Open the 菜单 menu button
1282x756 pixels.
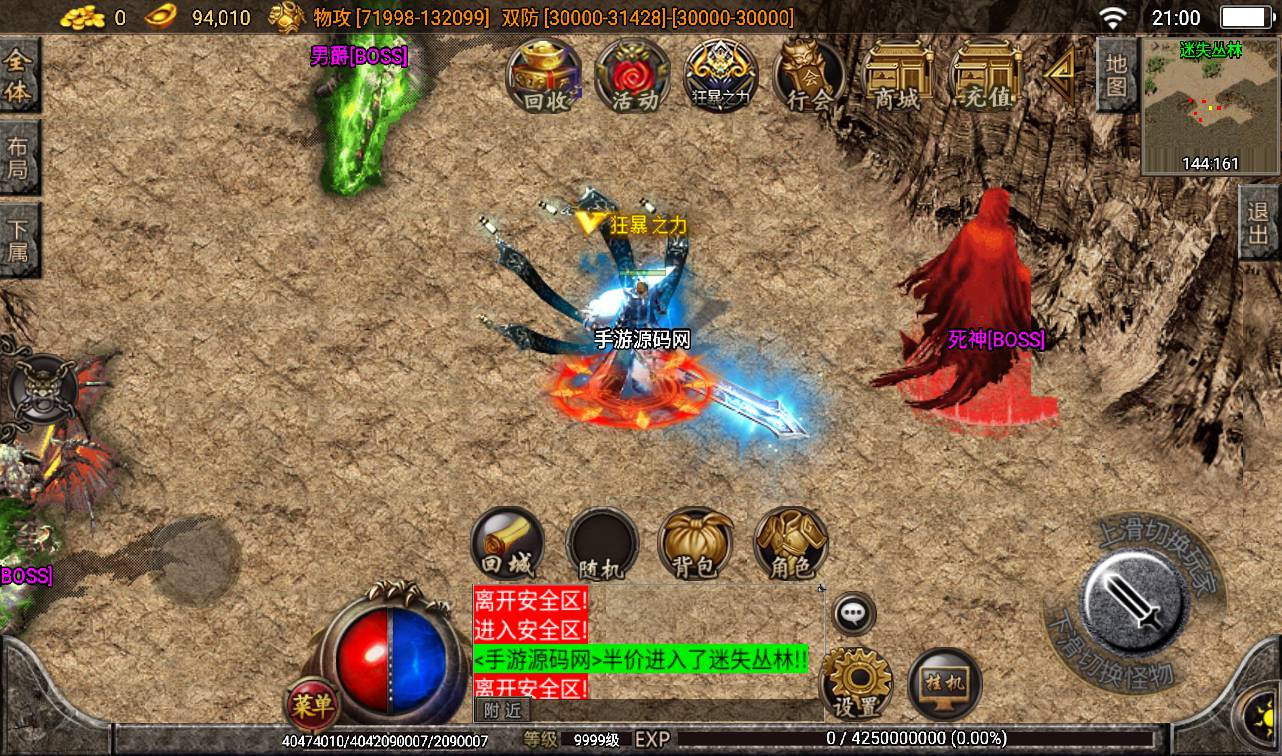(x=311, y=705)
